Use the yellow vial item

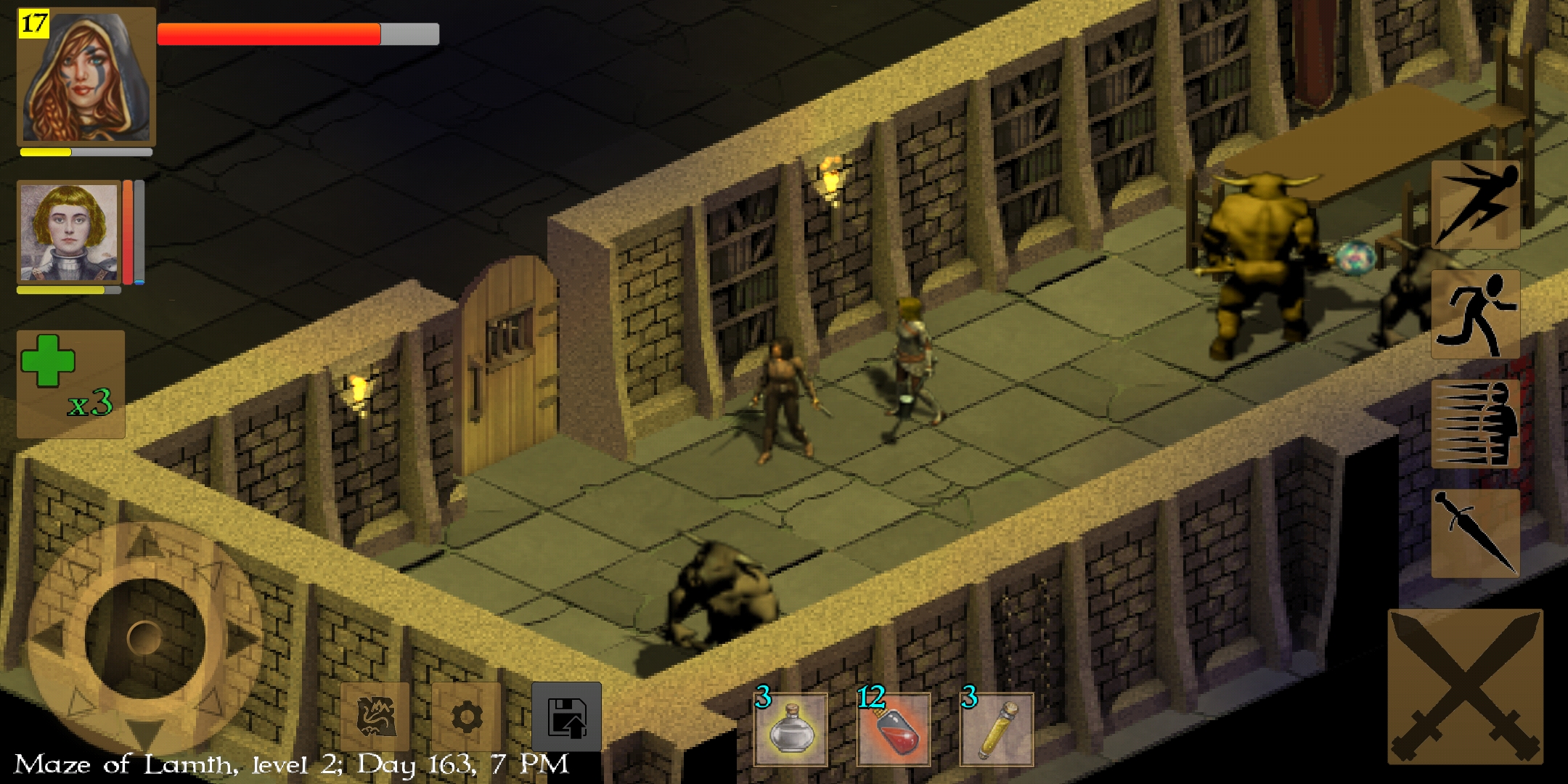pos(997,730)
